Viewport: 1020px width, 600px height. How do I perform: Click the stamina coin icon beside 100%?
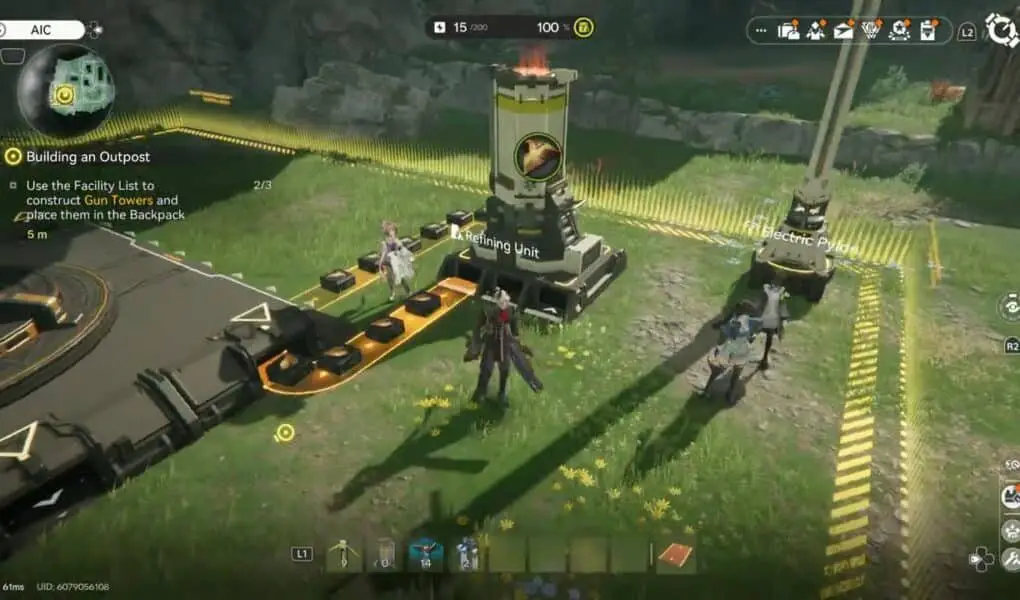[583, 27]
